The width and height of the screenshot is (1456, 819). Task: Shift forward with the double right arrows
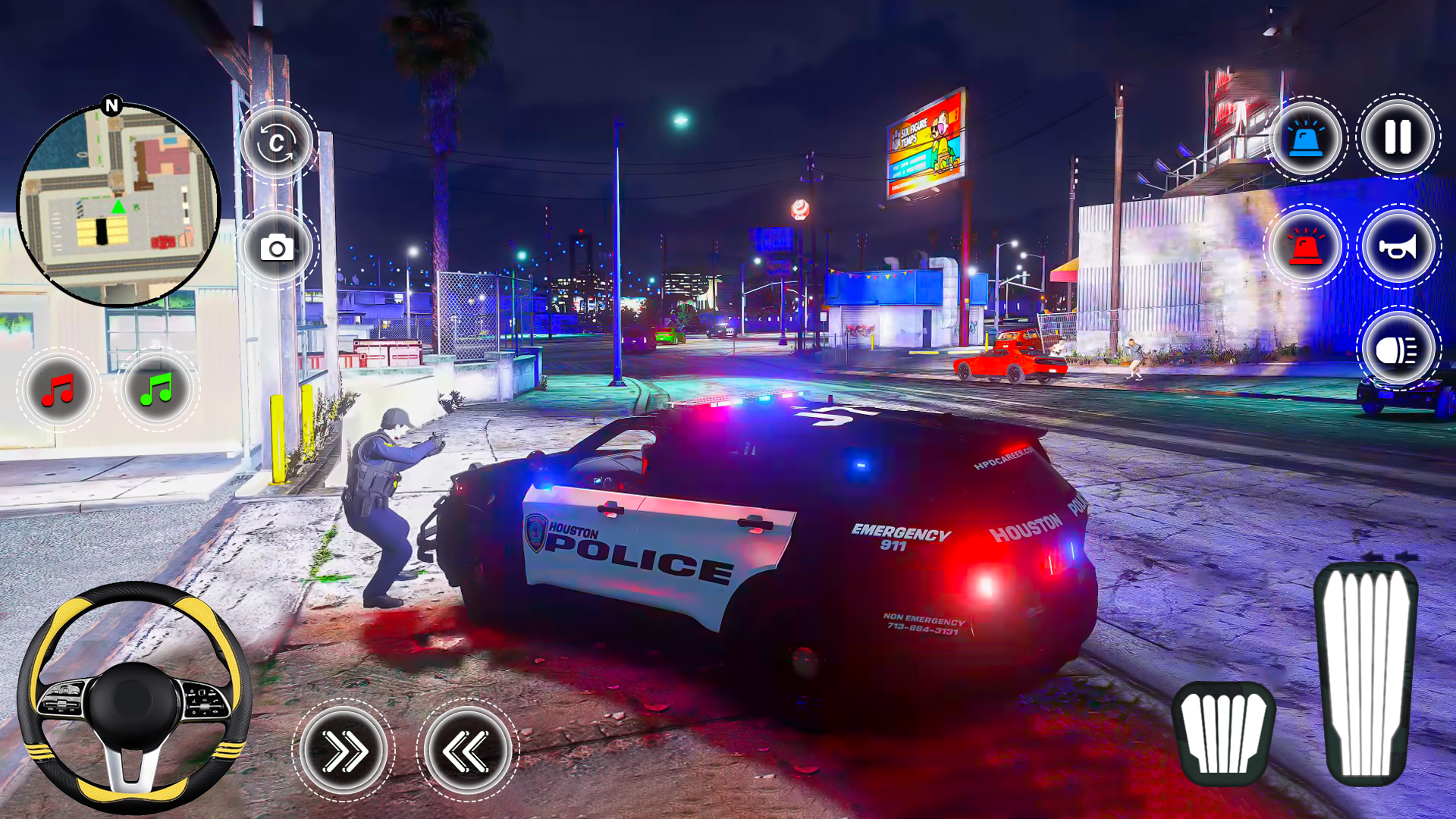click(x=344, y=751)
